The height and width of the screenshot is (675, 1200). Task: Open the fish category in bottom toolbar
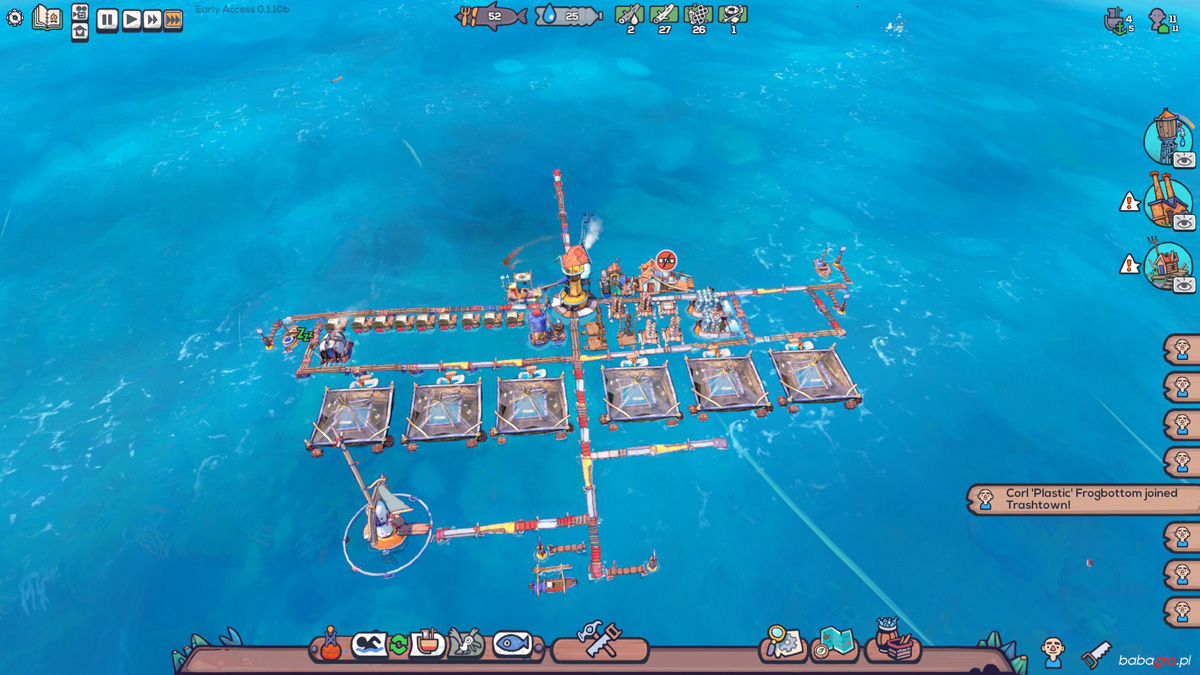pyautogui.click(x=512, y=644)
